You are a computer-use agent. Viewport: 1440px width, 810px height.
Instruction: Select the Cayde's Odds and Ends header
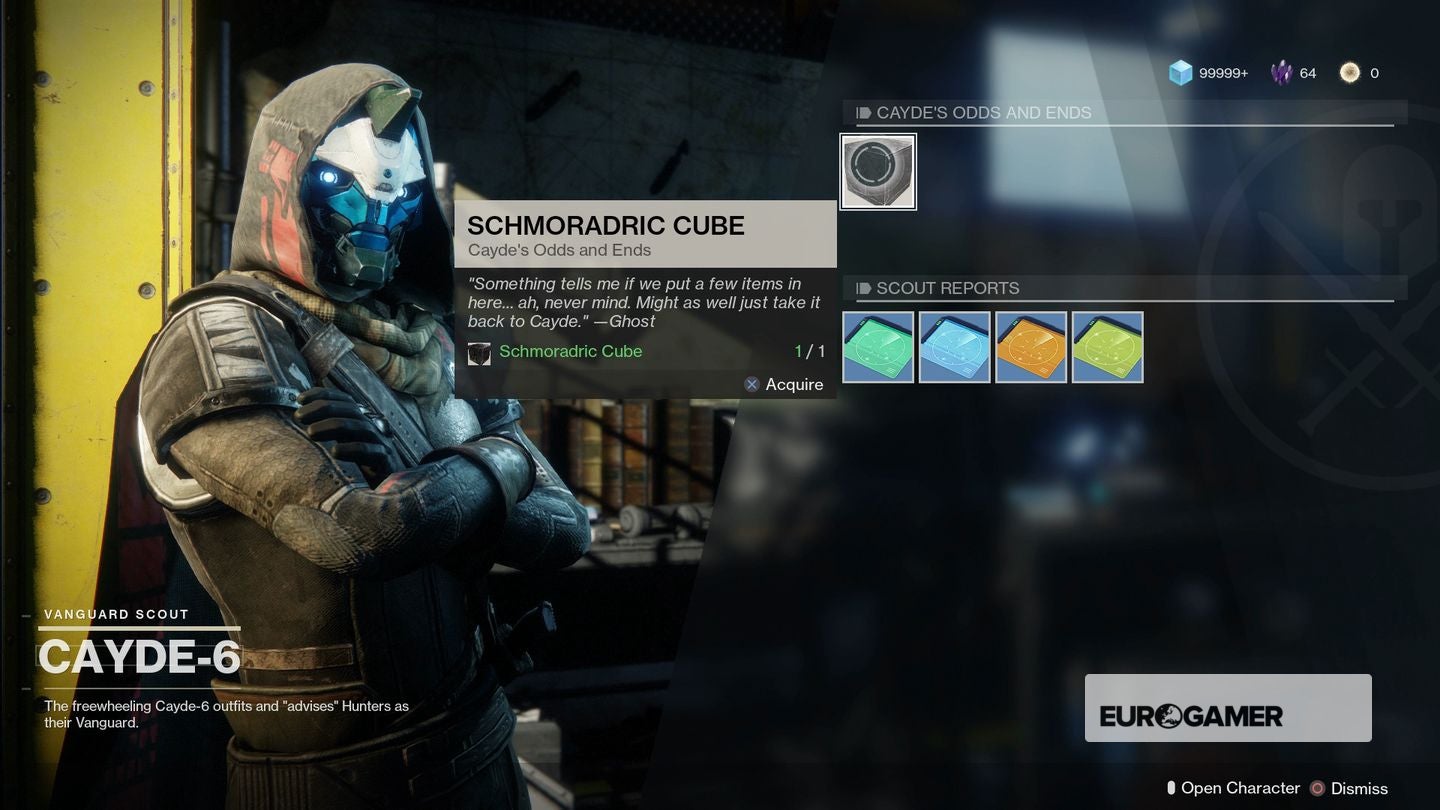click(985, 112)
